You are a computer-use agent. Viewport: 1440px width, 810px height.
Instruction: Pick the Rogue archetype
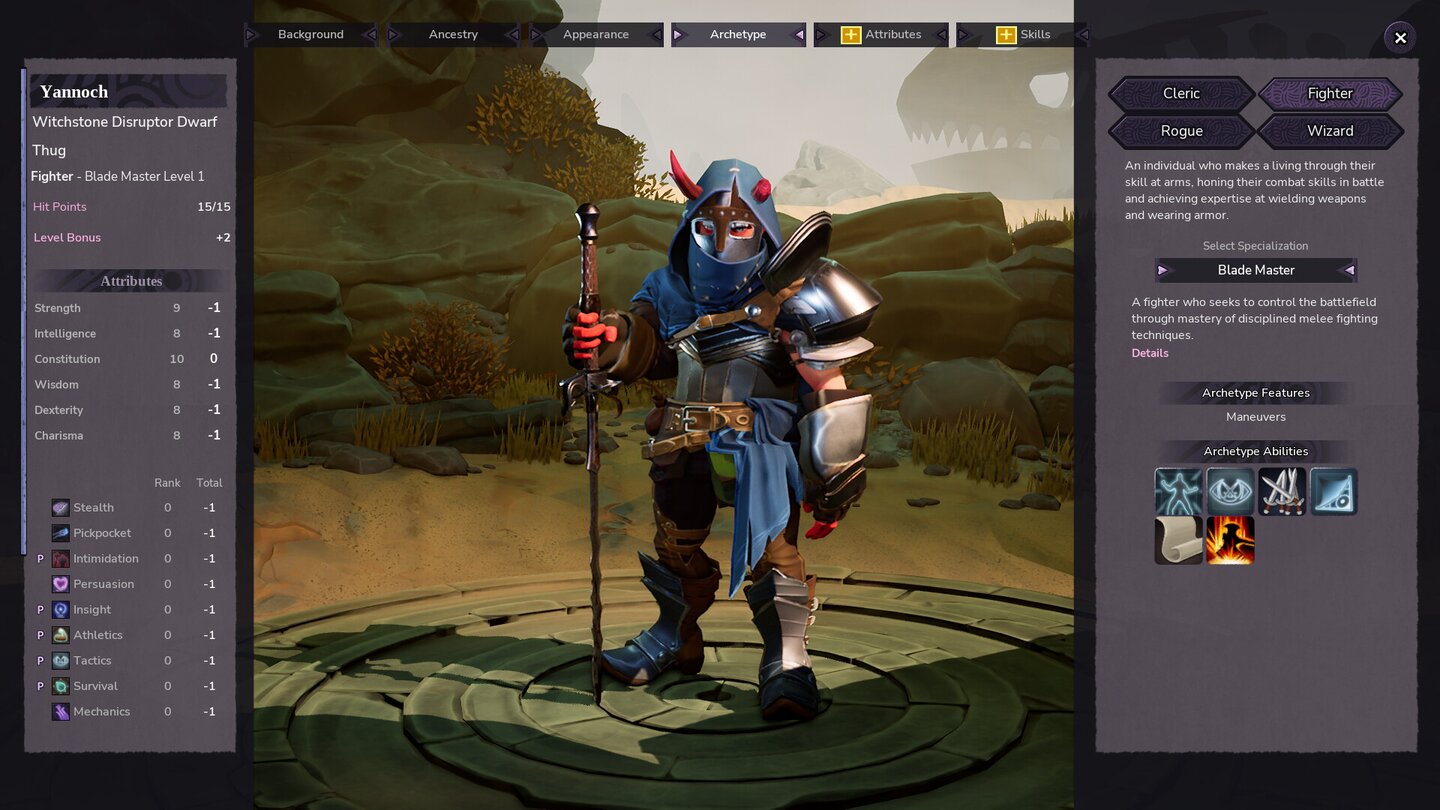(1181, 131)
